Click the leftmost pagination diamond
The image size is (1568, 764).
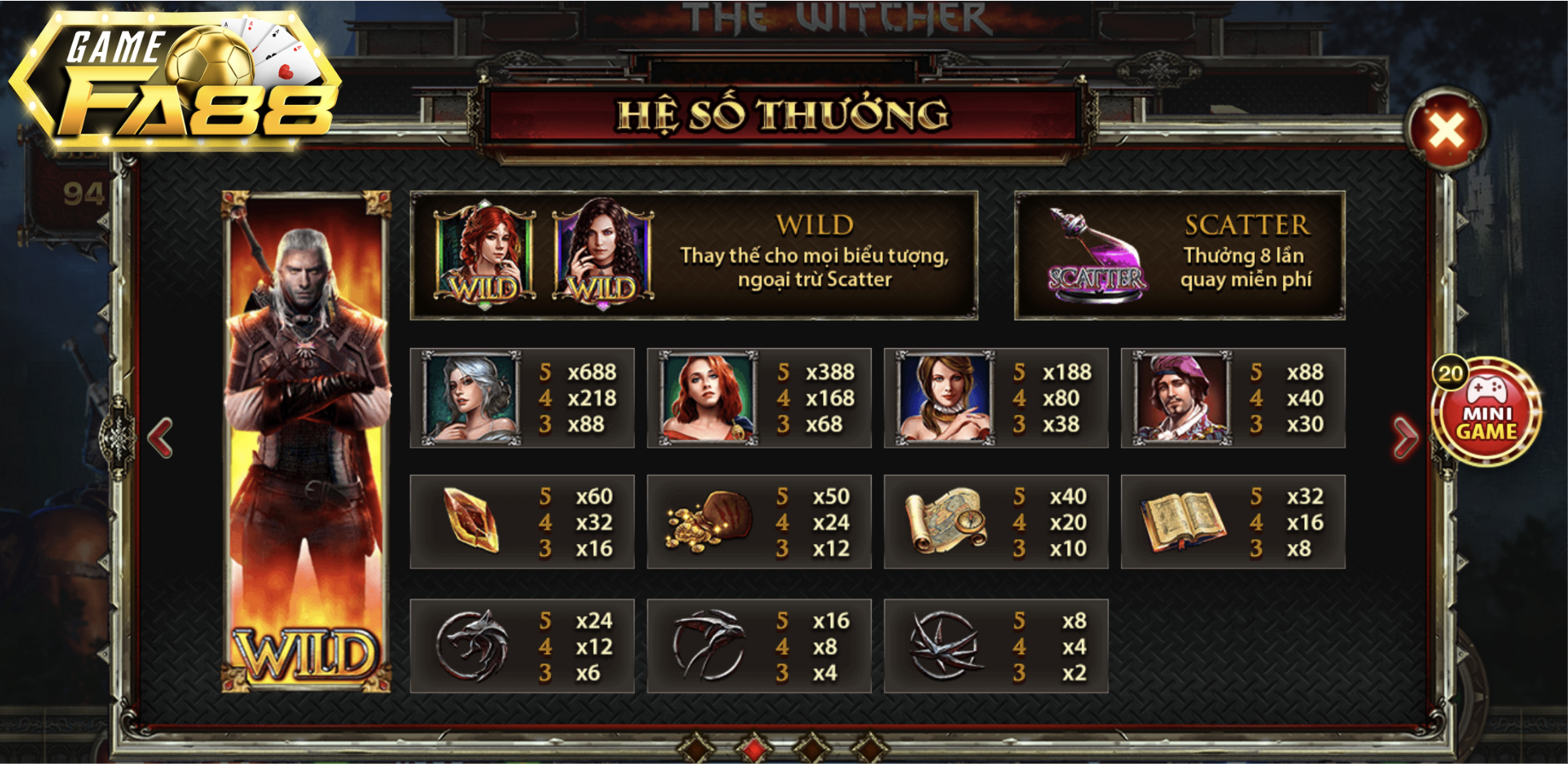click(695, 748)
